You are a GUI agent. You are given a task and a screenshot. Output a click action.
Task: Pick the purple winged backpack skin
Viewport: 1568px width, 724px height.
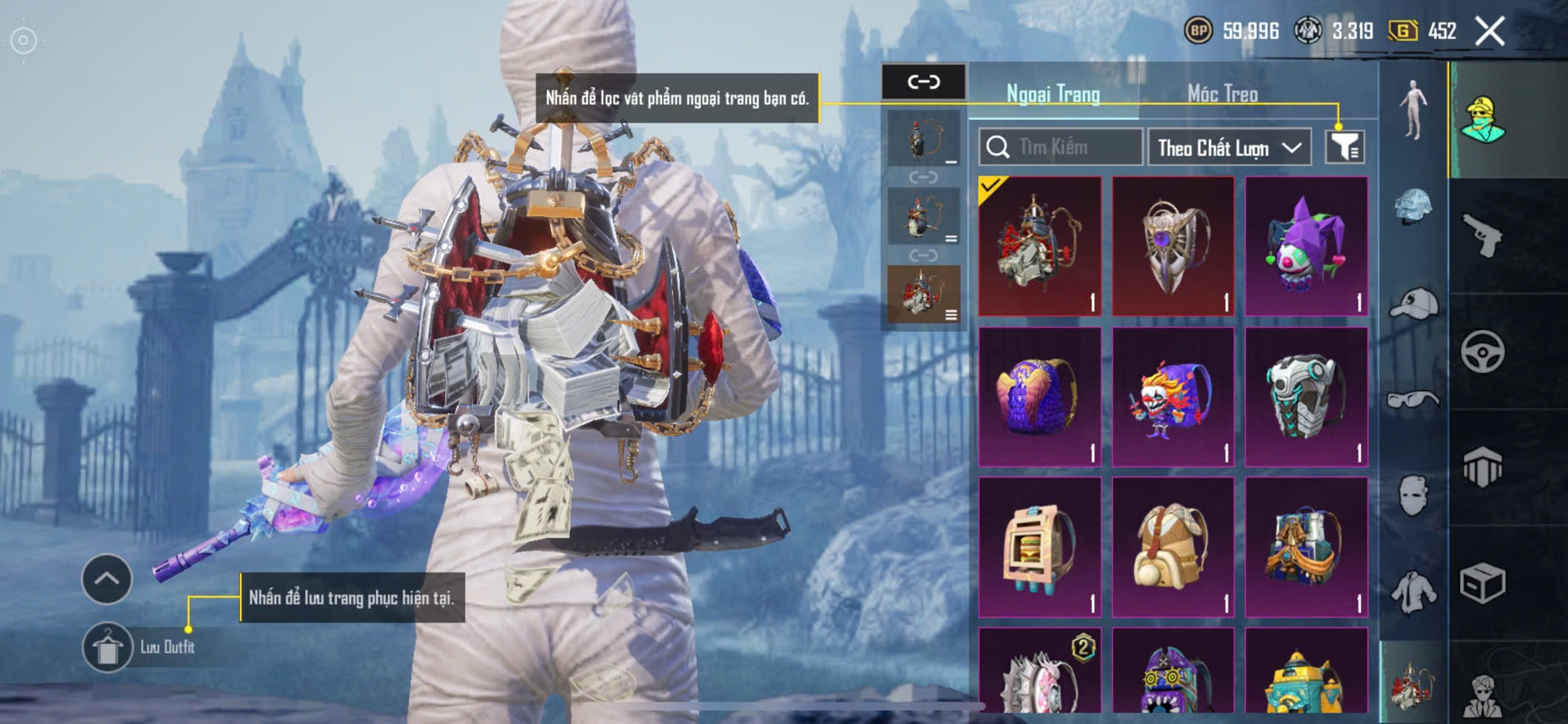tap(1040, 397)
